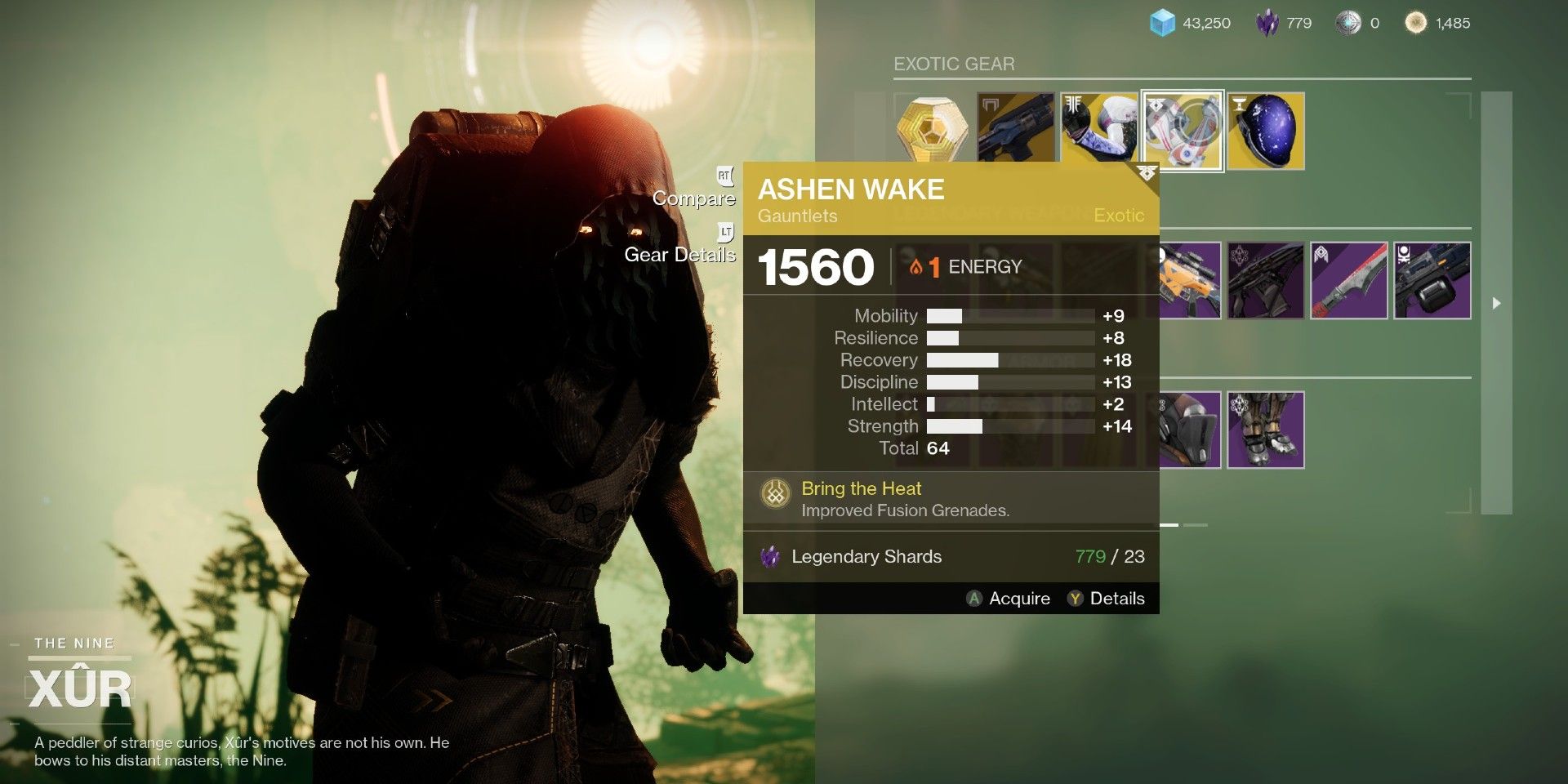The height and width of the screenshot is (784, 1568).
Task: Select the grenade launcher weapon tile
Action: pyautogui.click(x=1433, y=282)
